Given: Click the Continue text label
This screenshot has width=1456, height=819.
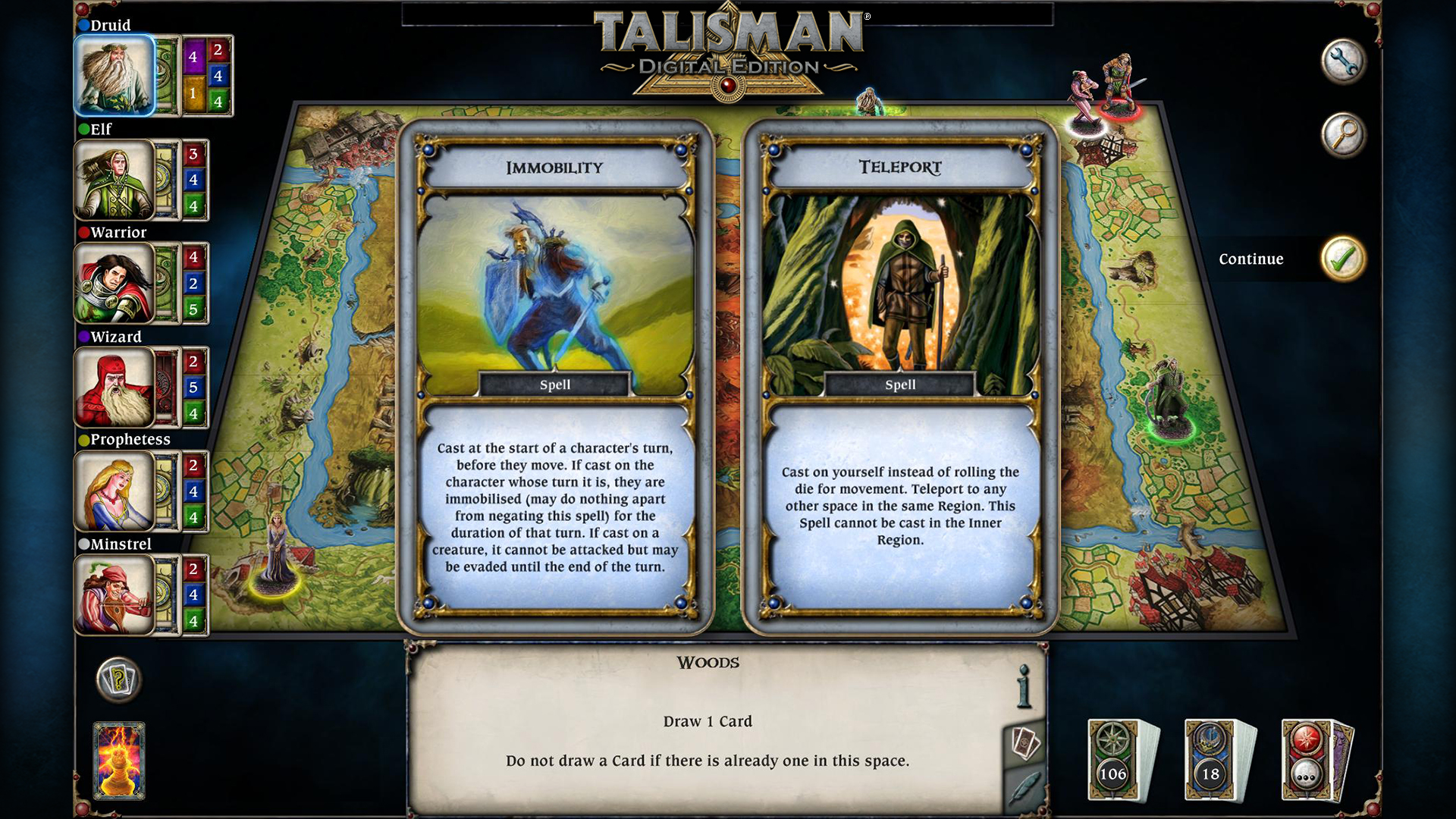Looking at the screenshot, I should pos(1251,259).
